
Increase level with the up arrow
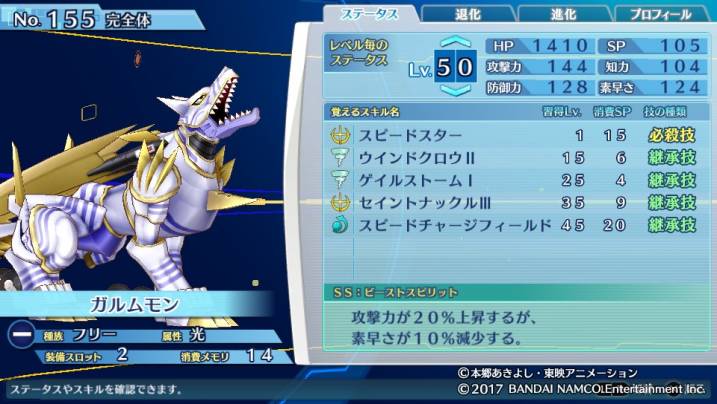455,44
